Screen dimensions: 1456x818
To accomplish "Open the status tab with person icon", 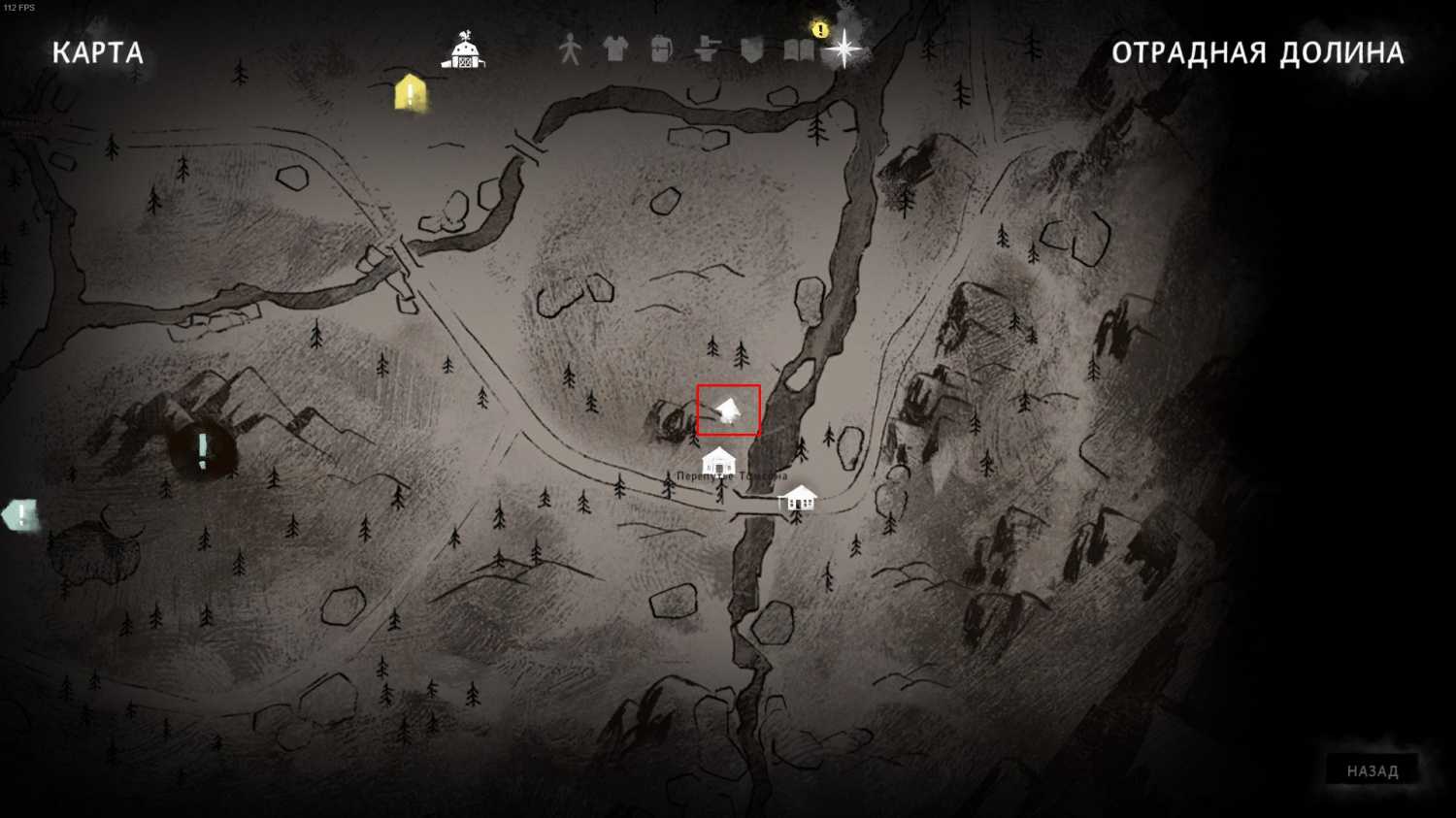I will (569, 49).
